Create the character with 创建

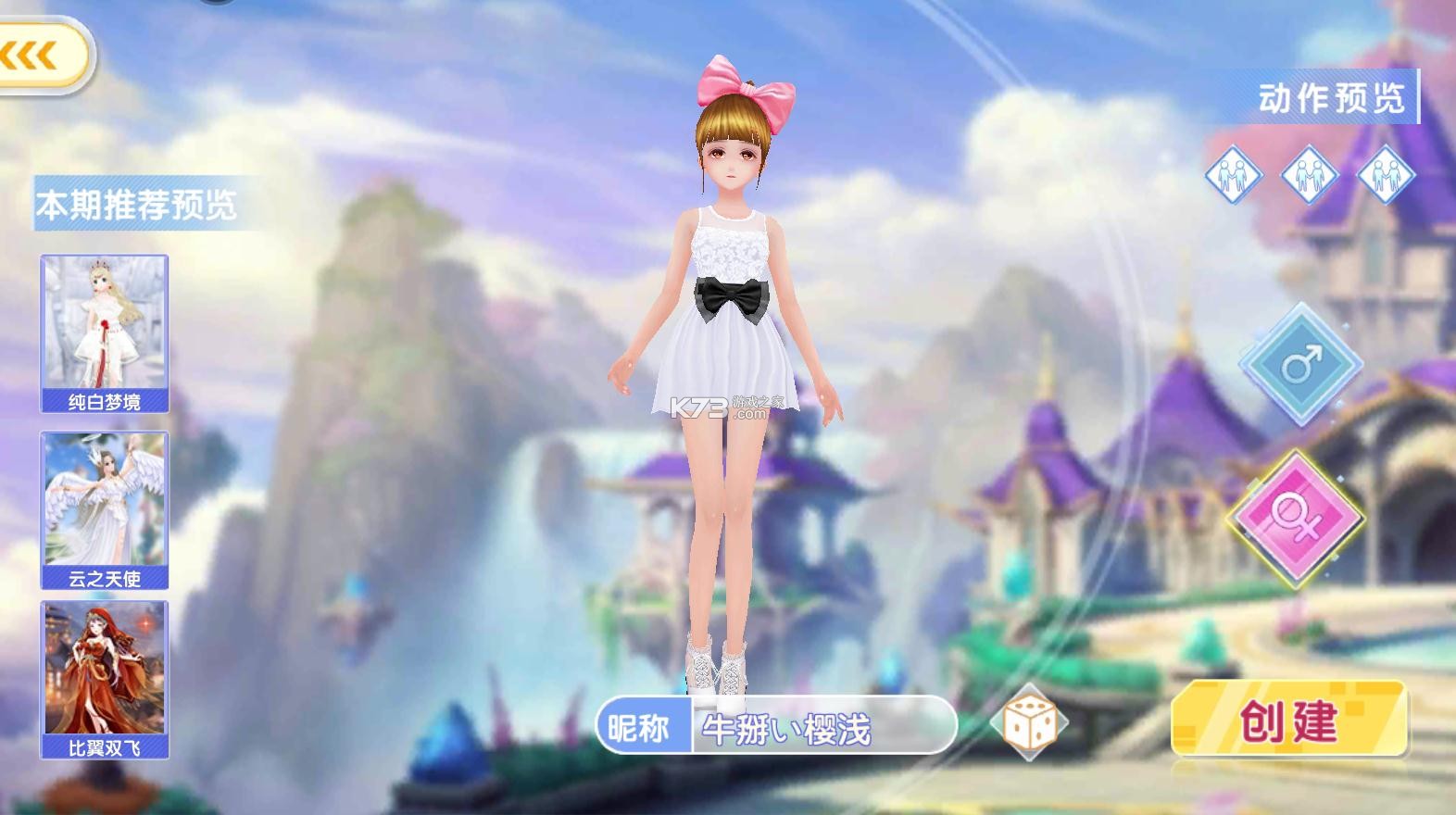1289,720
